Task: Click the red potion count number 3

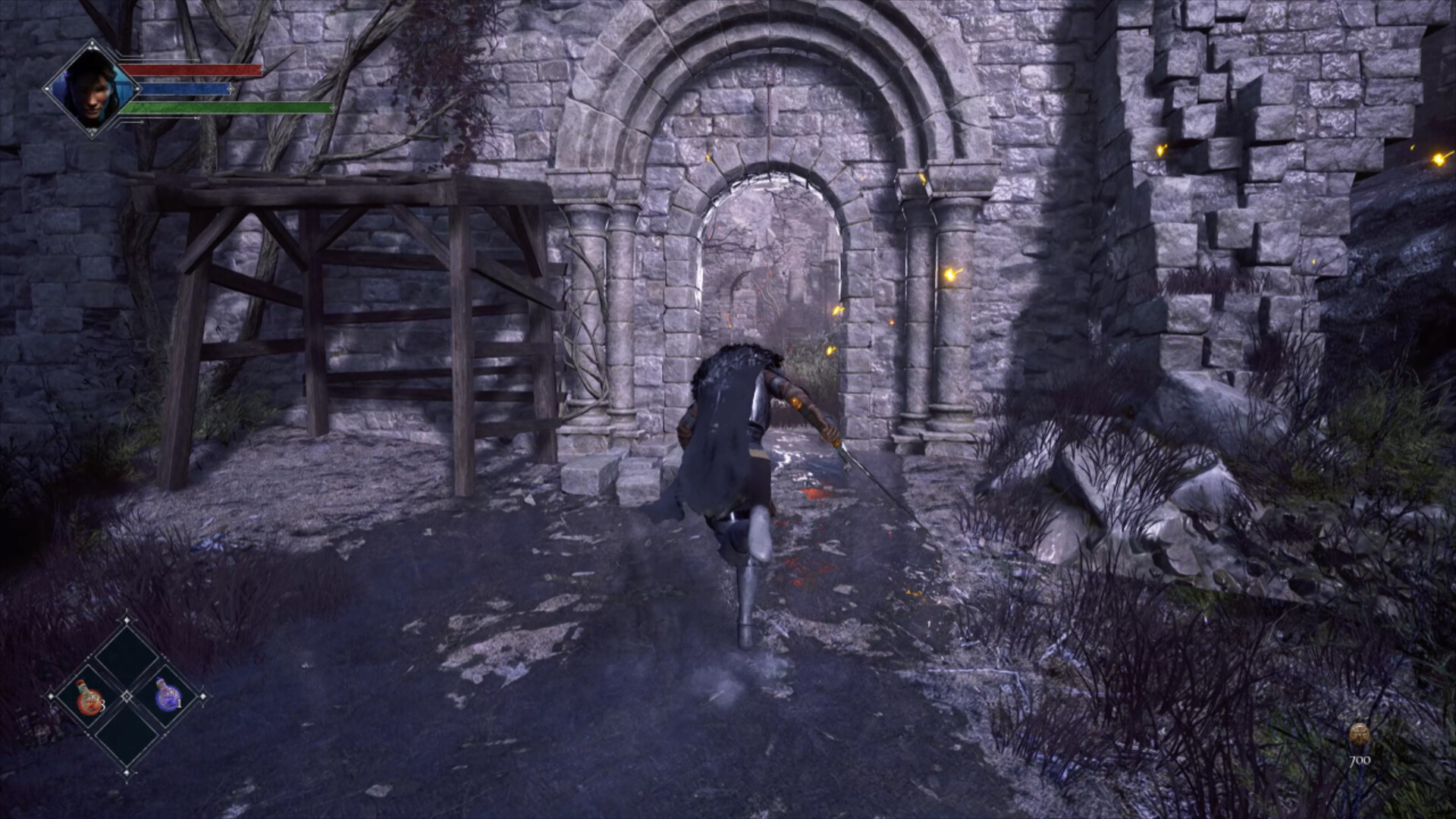Action: coord(103,705)
